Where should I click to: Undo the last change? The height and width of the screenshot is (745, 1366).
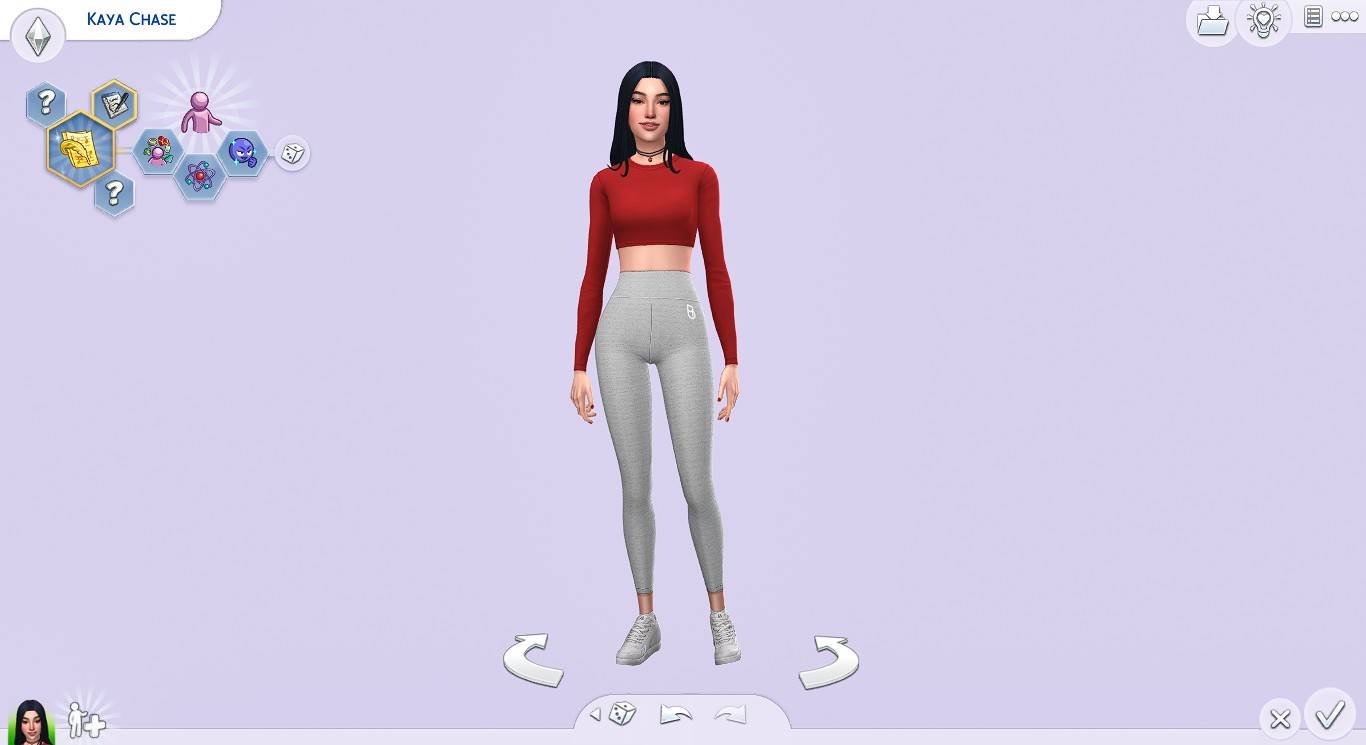pos(676,713)
